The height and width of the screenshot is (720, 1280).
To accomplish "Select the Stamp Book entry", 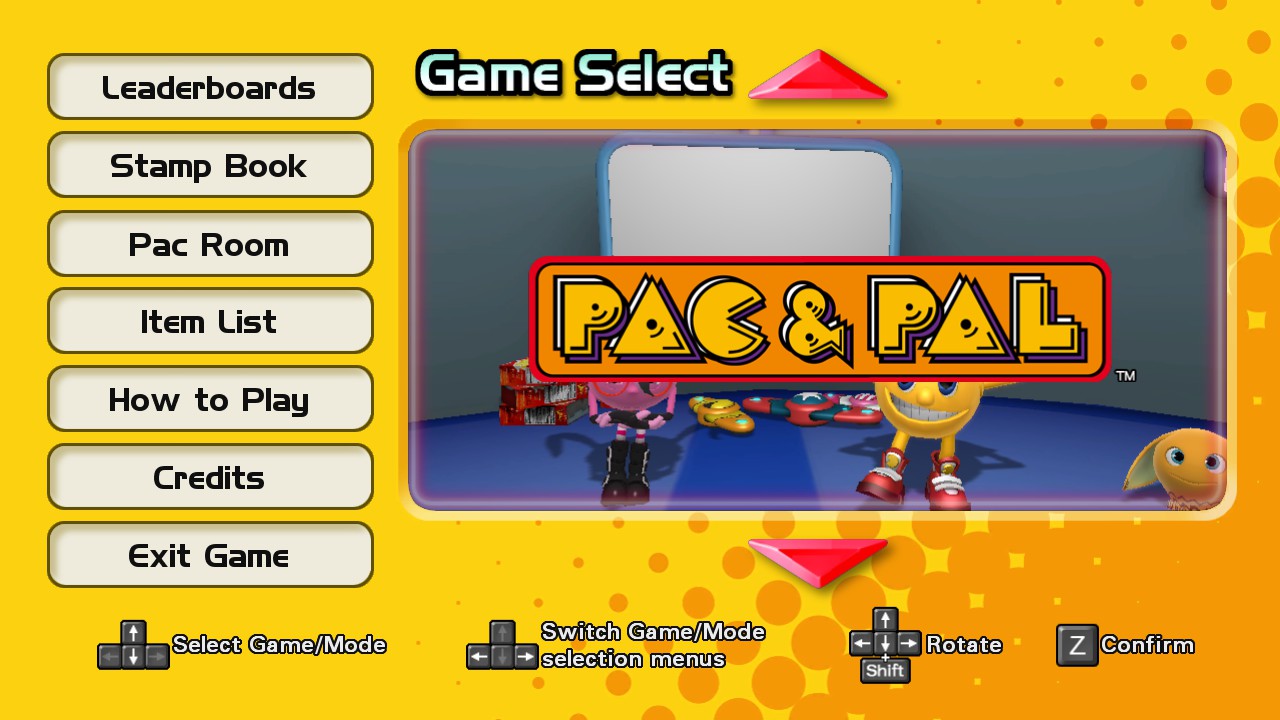I will pyautogui.click(x=210, y=165).
